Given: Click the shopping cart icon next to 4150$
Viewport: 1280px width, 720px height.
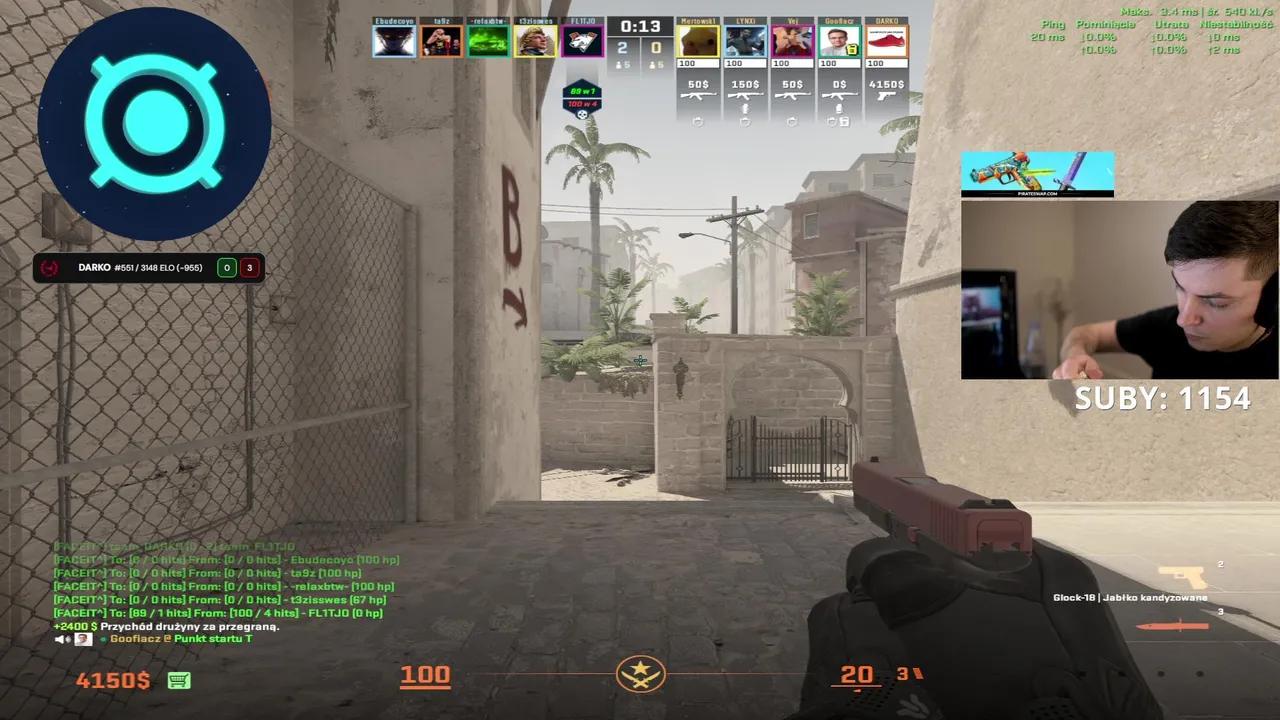Looking at the screenshot, I should [179, 679].
